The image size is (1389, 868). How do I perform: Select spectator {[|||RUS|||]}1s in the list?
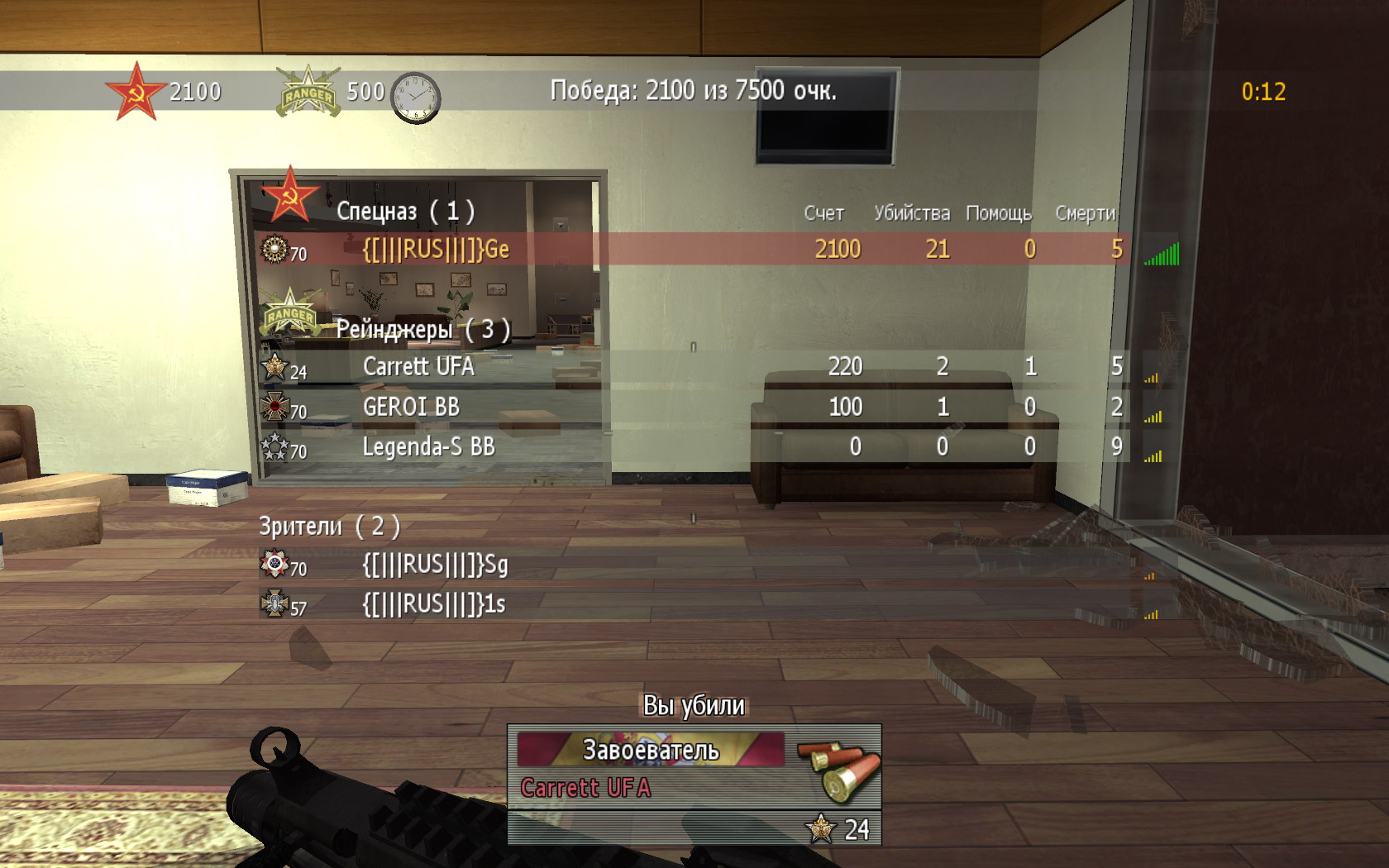point(434,604)
